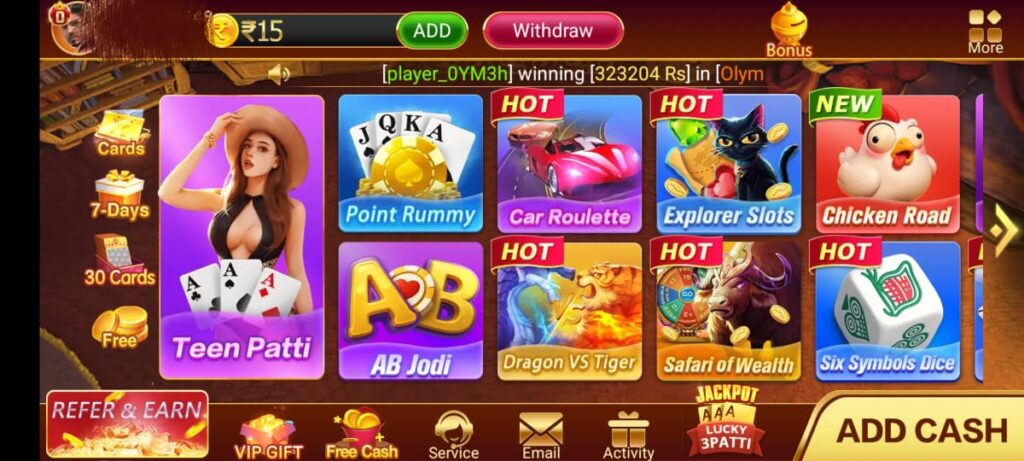The image size is (1024, 461).
Task: Select Six Symbols Dice game
Action: point(887,310)
